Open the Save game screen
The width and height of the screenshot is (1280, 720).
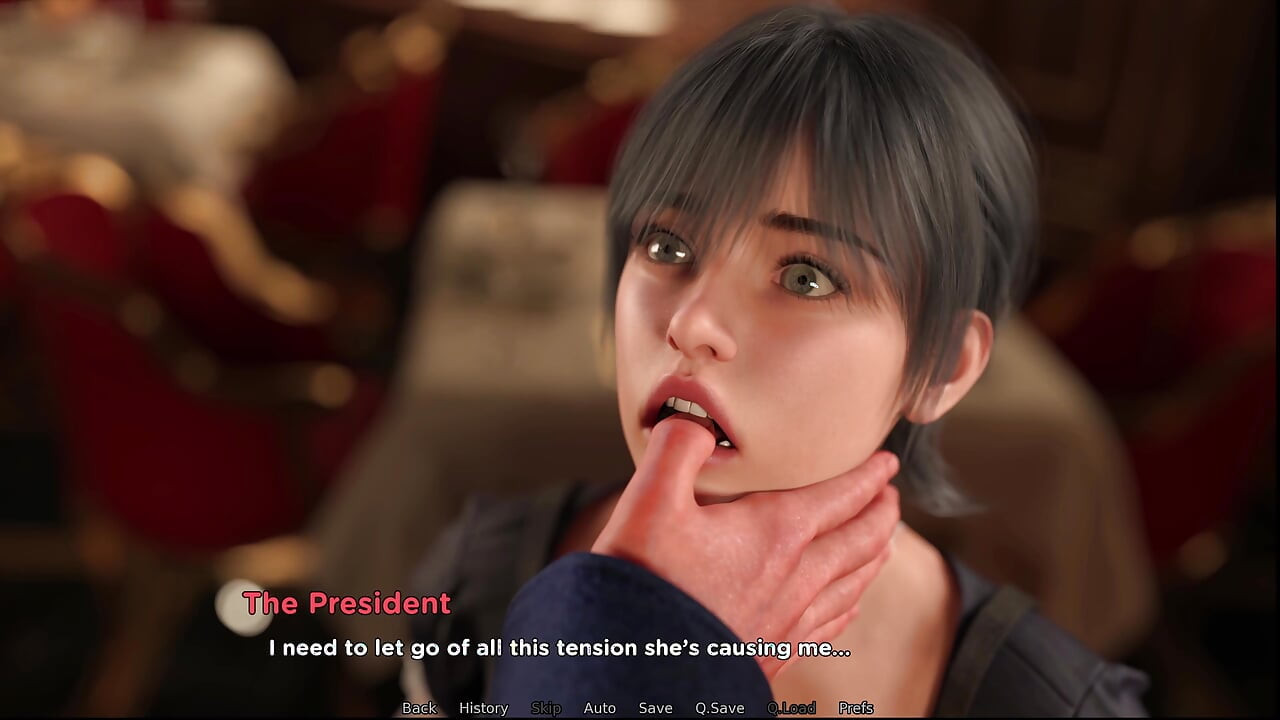tap(655, 708)
